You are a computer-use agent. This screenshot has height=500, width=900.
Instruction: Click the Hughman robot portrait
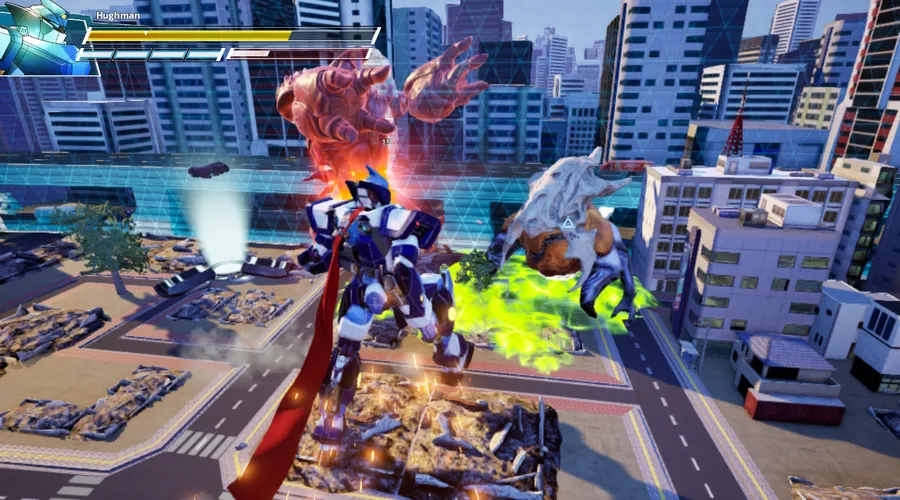pos(42,38)
